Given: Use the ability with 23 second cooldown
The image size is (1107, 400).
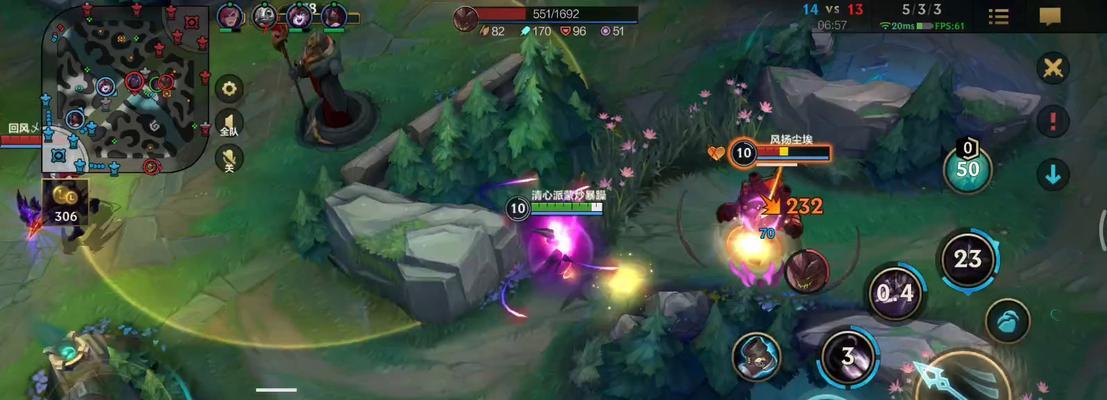Looking at the screenshot, I should tap(967, 259).
